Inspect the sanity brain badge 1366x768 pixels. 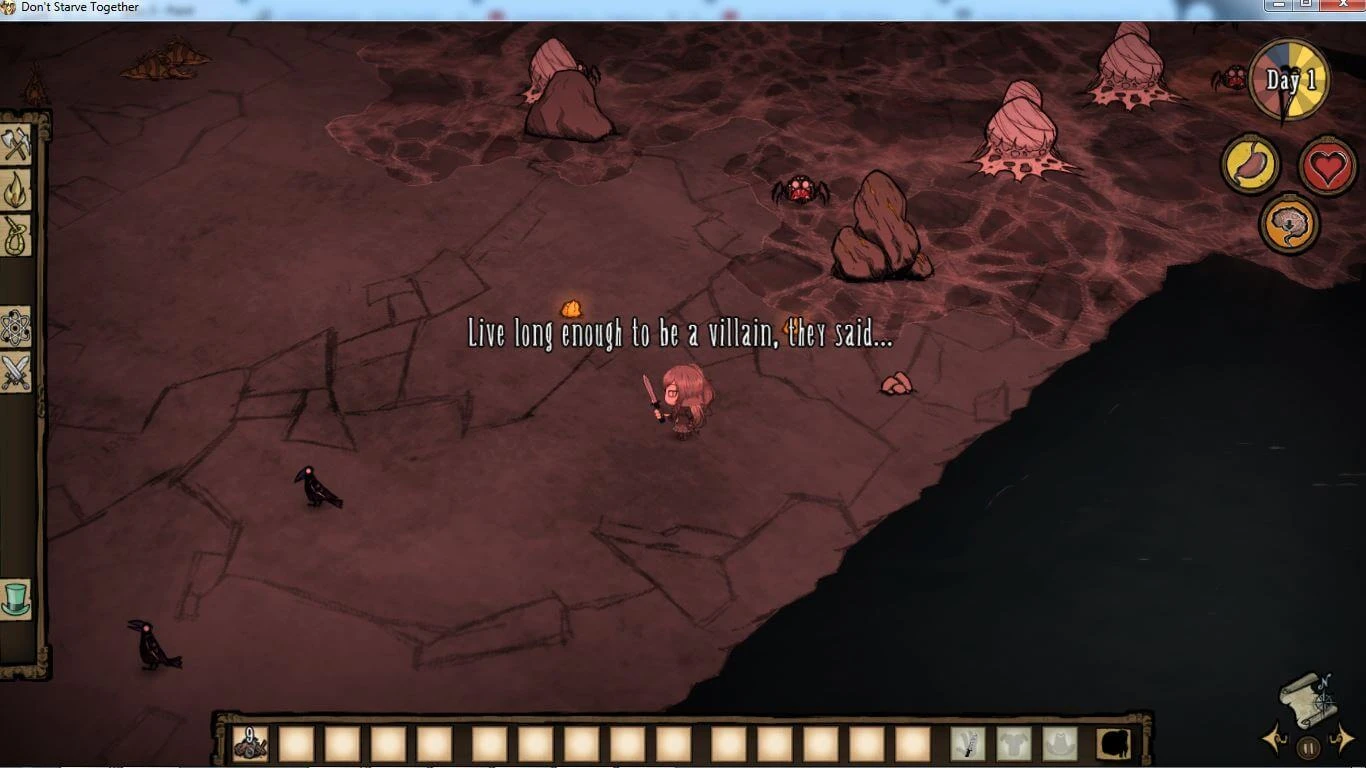coord(1289,222)
